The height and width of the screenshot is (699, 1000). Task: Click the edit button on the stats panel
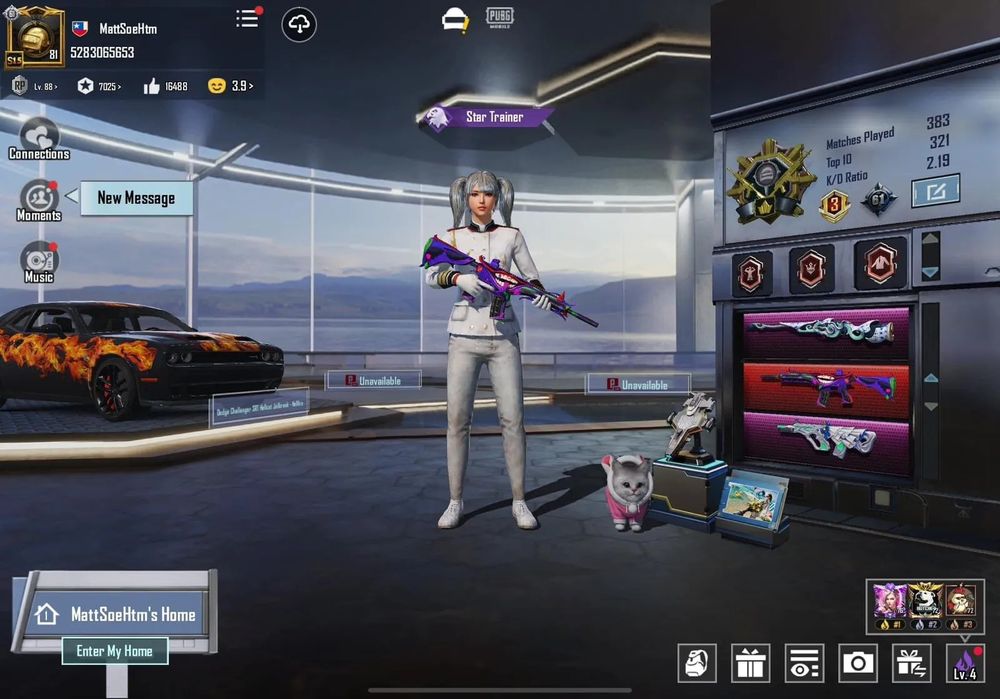935,190
